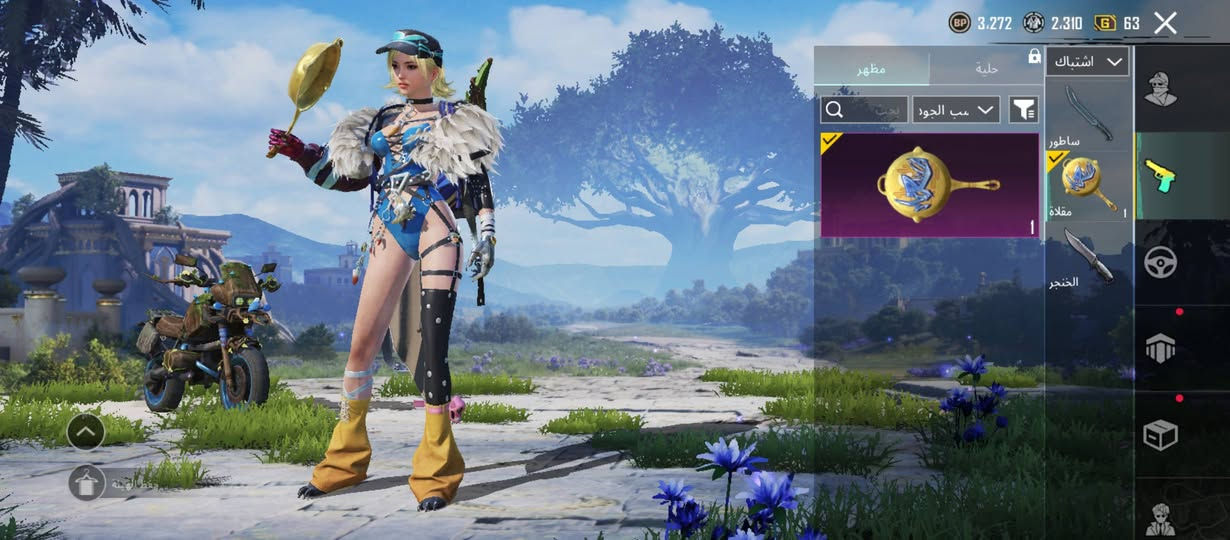Screen dimensions: 1230x540
Task: Open the clothes hanger wardrobe button
Action: 86,483
